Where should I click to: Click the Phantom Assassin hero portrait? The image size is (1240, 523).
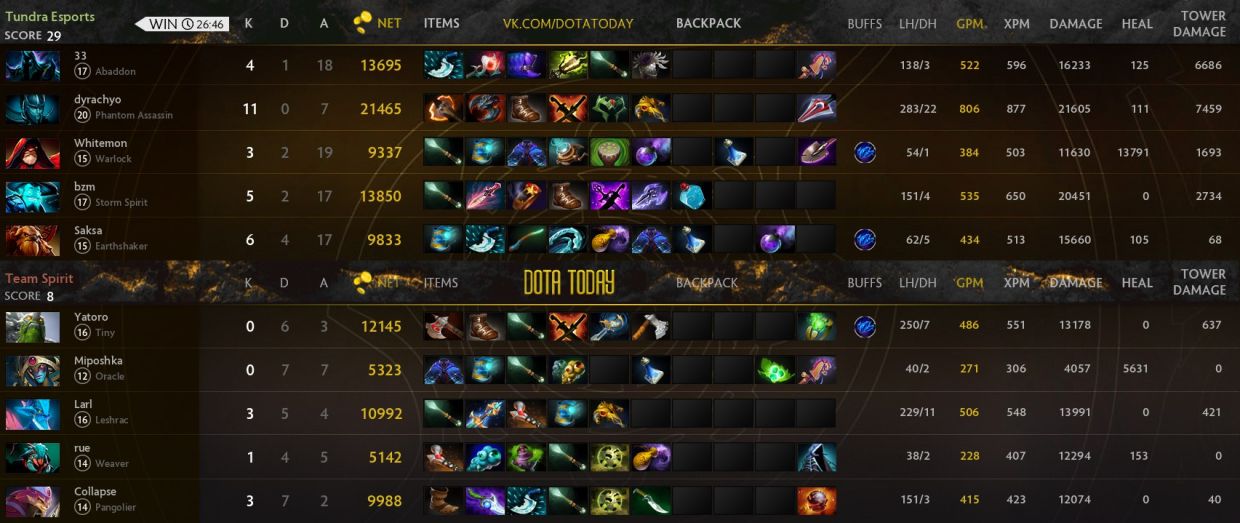(33, 109)
